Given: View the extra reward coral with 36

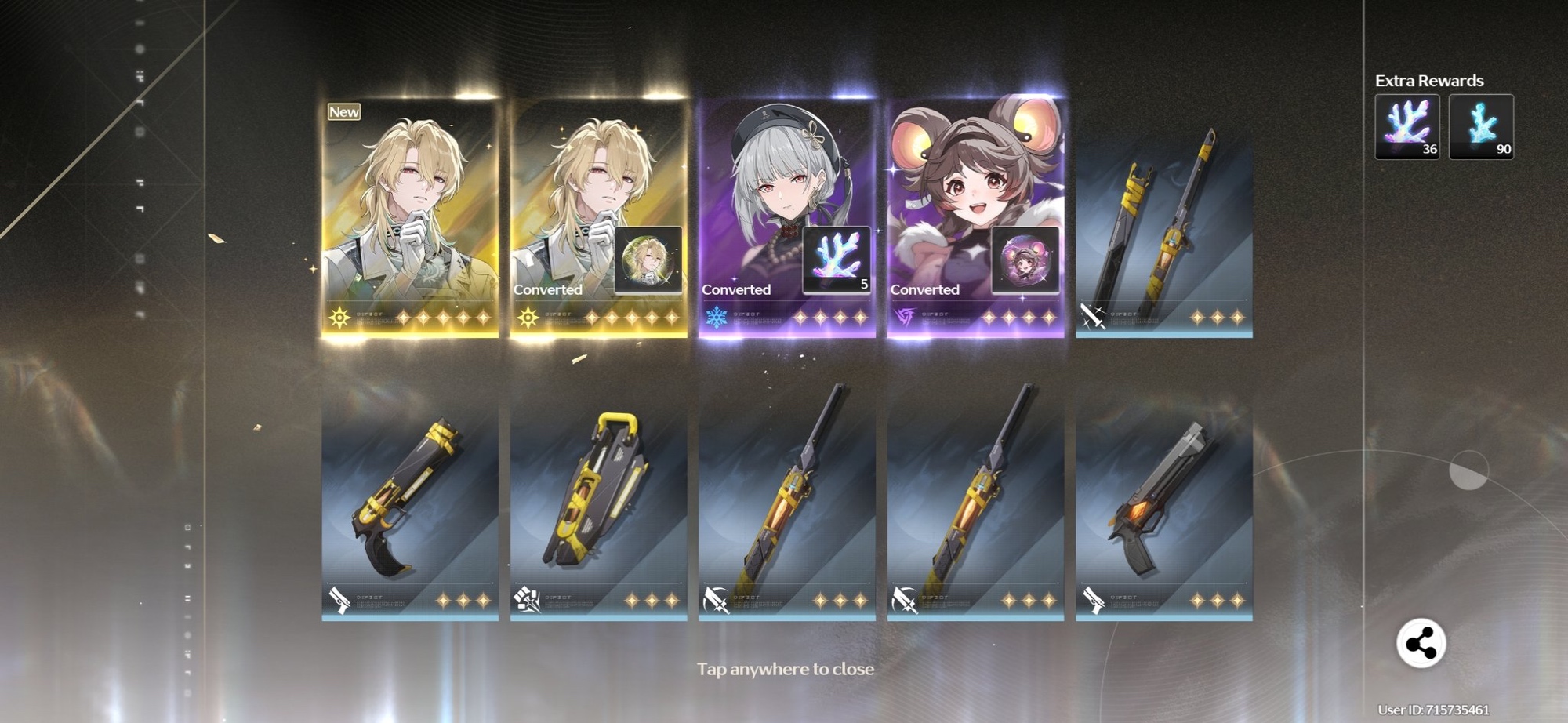Looking at the screenshot, I should coord(1407,127).
